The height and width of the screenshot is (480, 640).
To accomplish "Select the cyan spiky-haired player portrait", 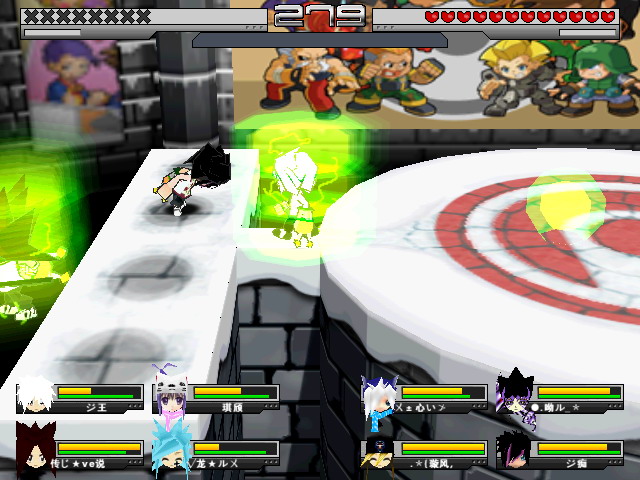I will tap(170, 451).
